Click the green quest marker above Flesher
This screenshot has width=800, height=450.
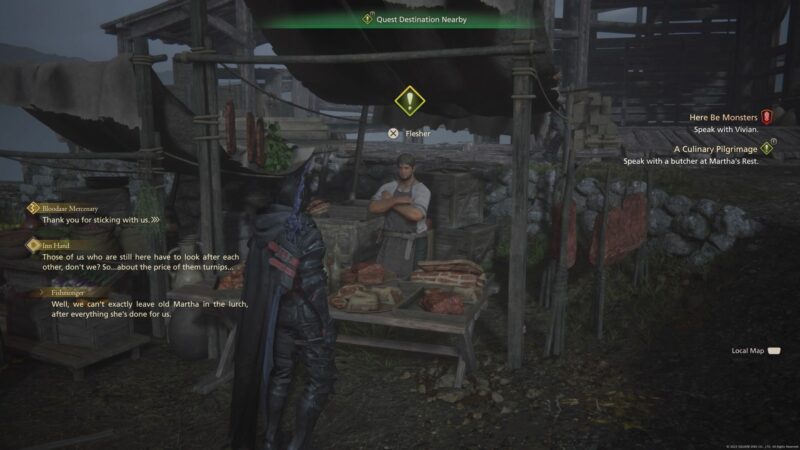407,100
